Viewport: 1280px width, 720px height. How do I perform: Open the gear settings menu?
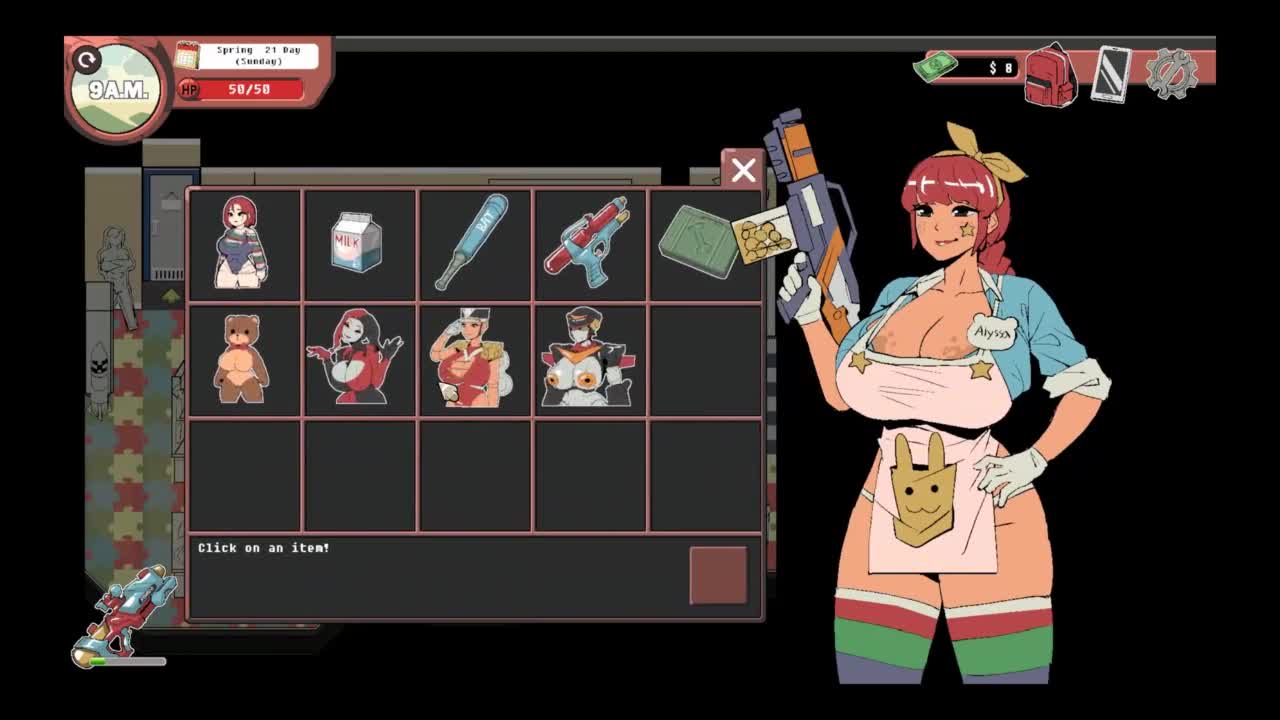[x=1171, y=73]
